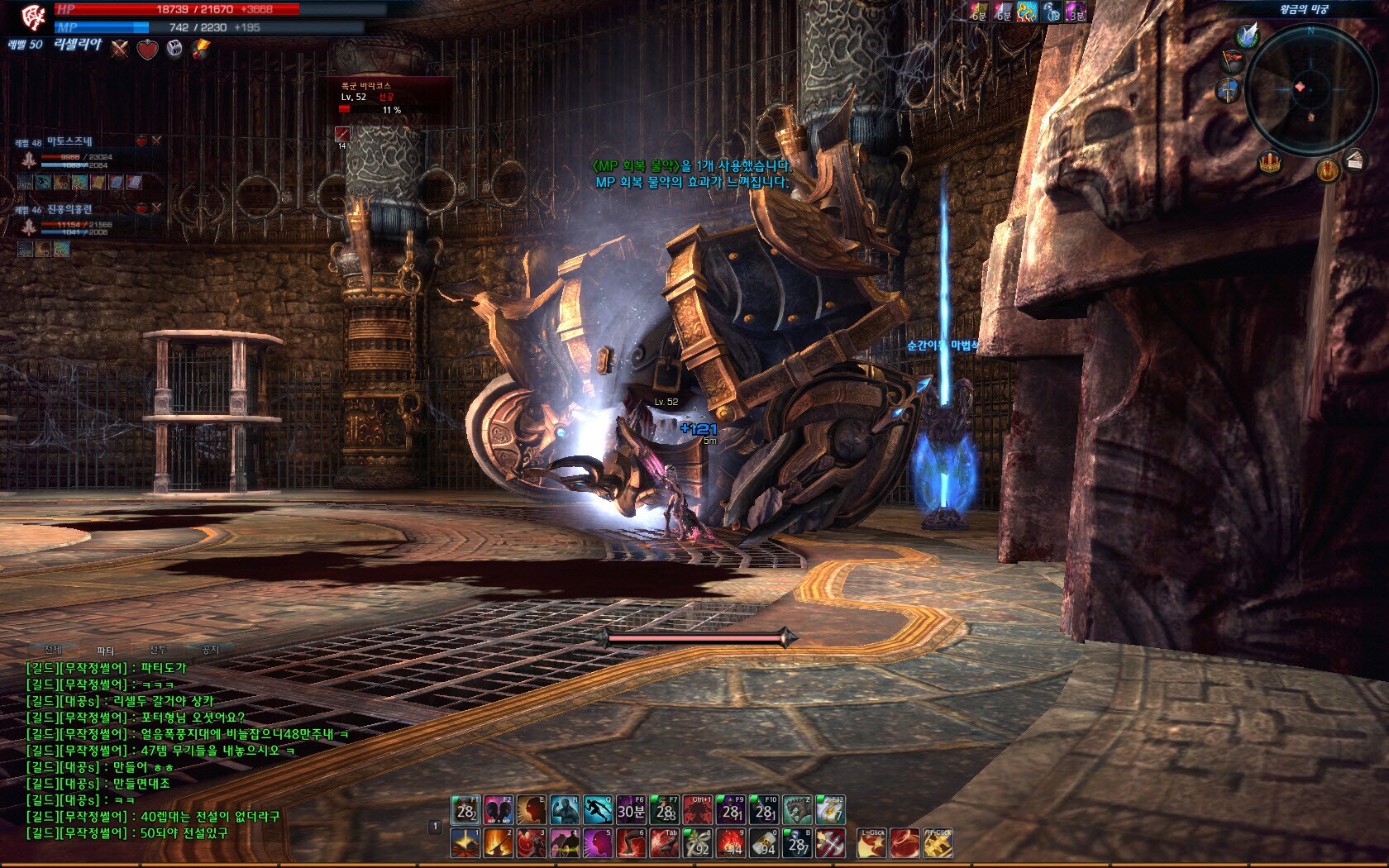
Task: Use the bandage scroll item in slot 0
Action: pos(763,844)
